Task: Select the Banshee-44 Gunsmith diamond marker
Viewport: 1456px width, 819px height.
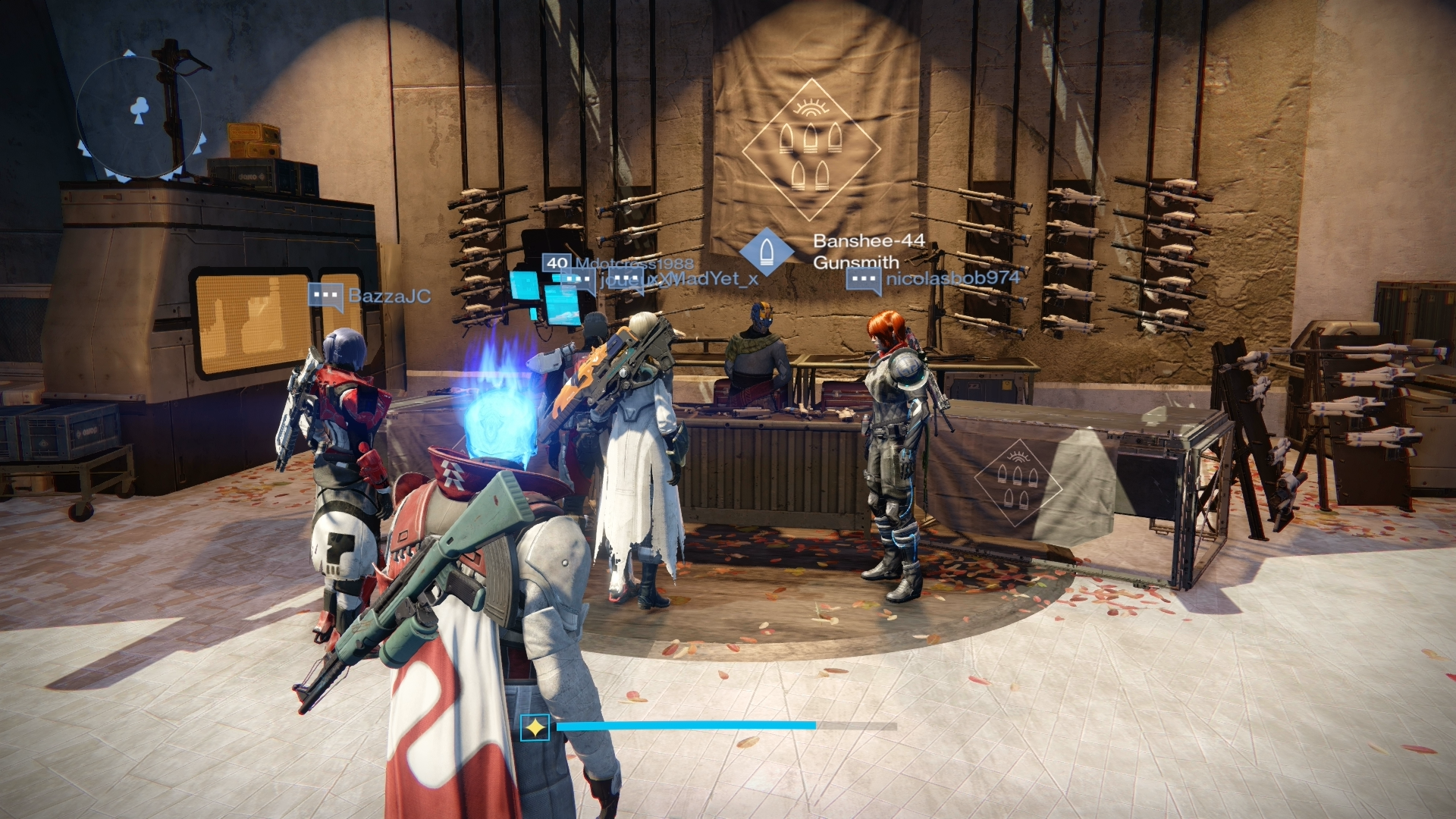Action: tap(766, 251)
